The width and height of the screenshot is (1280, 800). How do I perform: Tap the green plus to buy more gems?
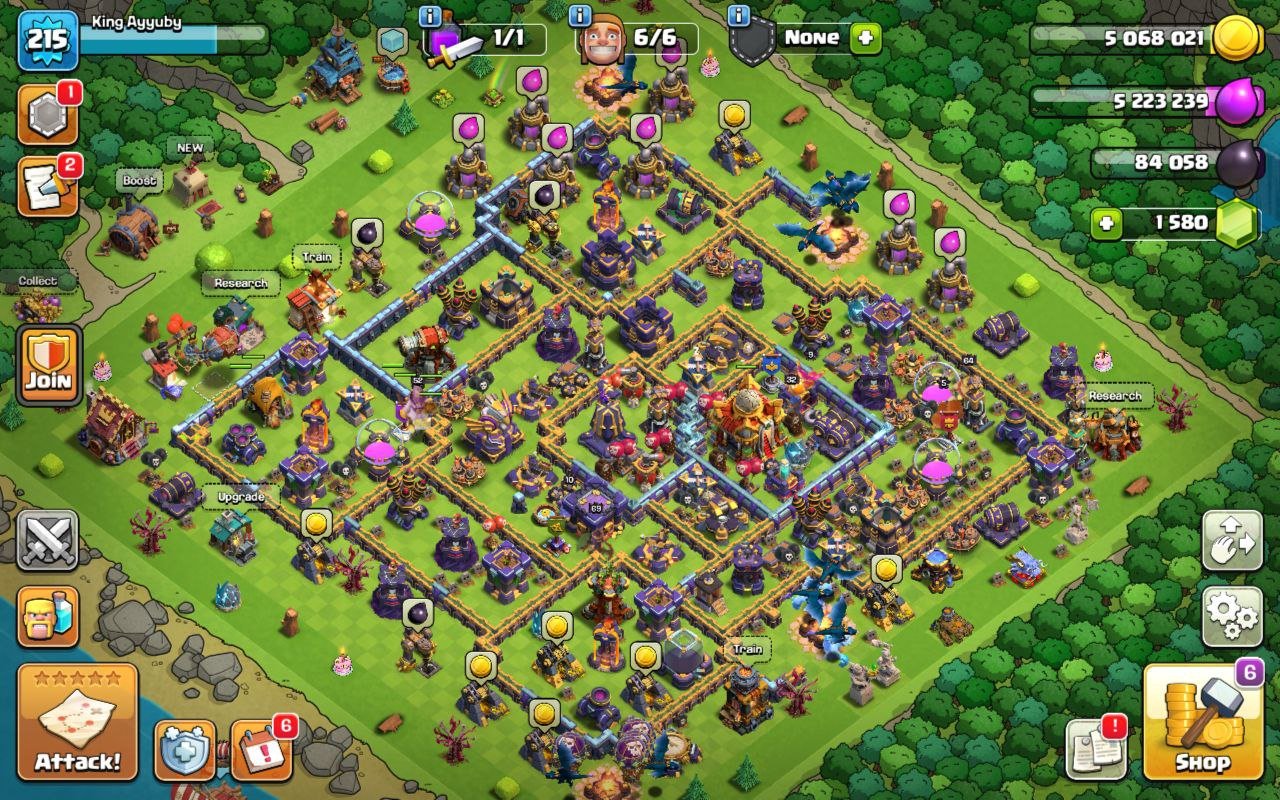pyautogui.click(x=1105, y=222)
